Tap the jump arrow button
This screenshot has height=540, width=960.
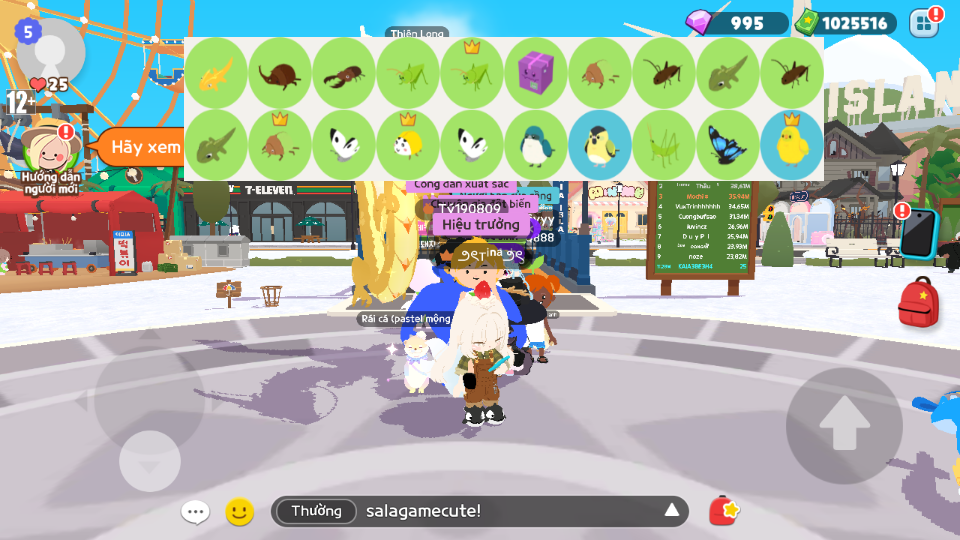[x=843, y=425]
